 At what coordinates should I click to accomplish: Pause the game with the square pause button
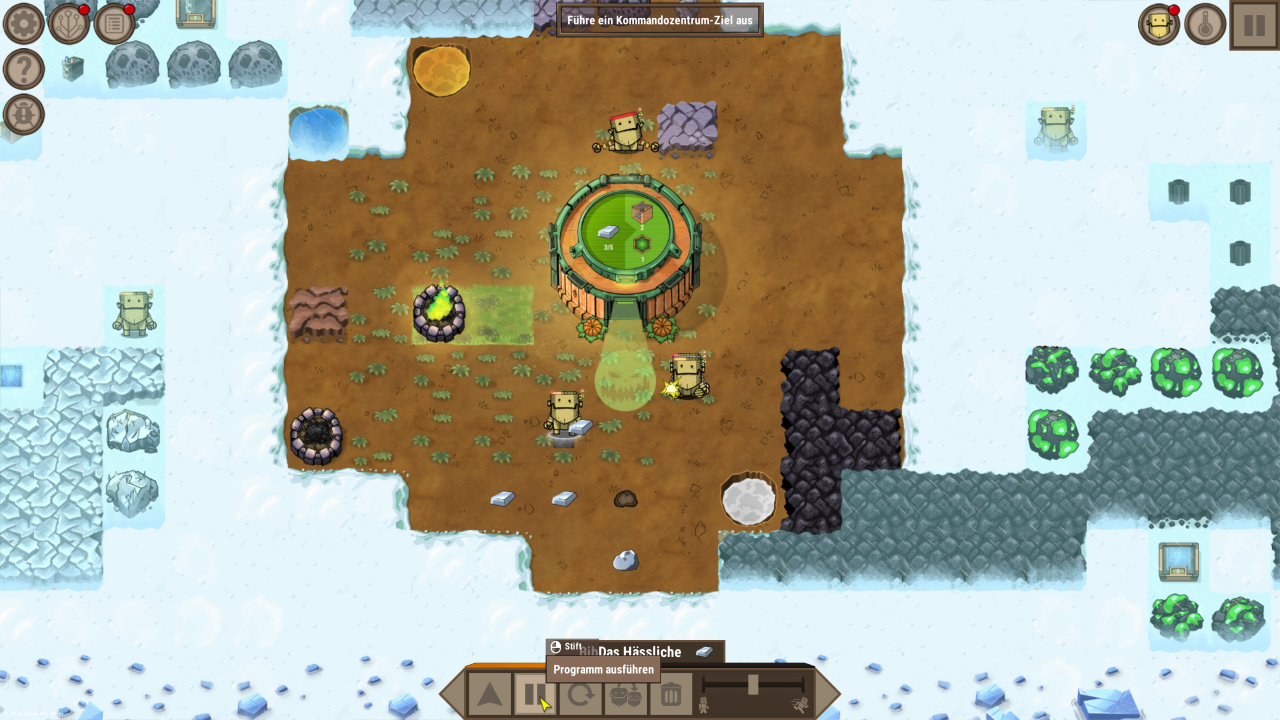point(1253,24)
